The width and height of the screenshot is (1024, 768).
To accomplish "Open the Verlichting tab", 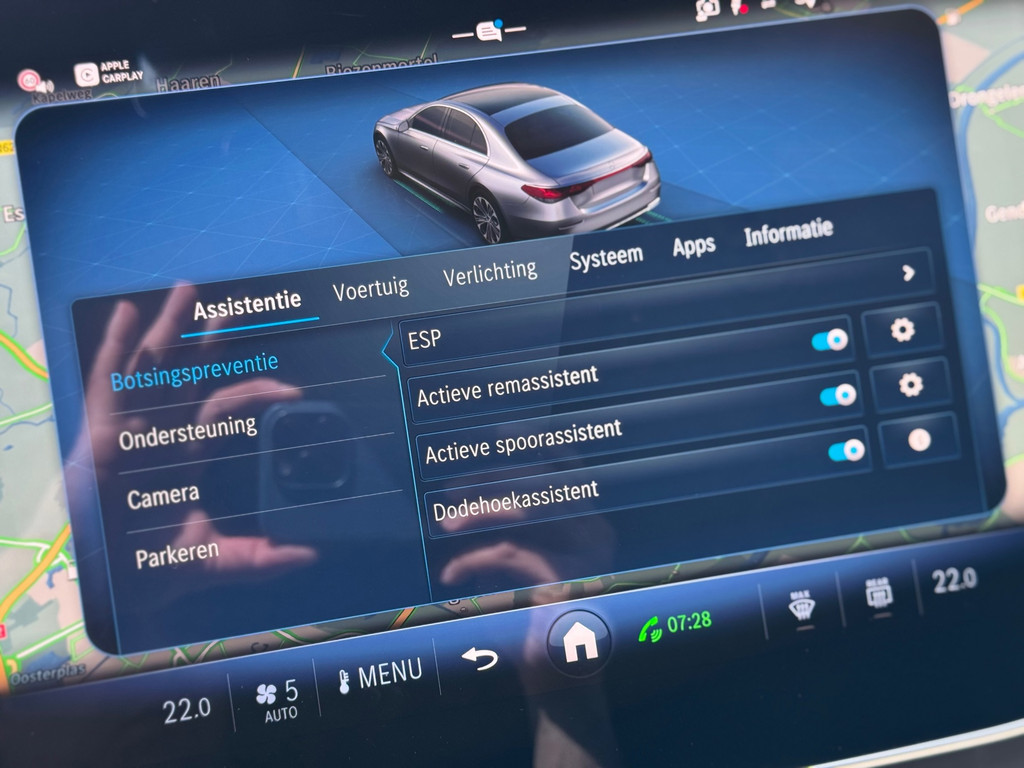I will point(489,272).
